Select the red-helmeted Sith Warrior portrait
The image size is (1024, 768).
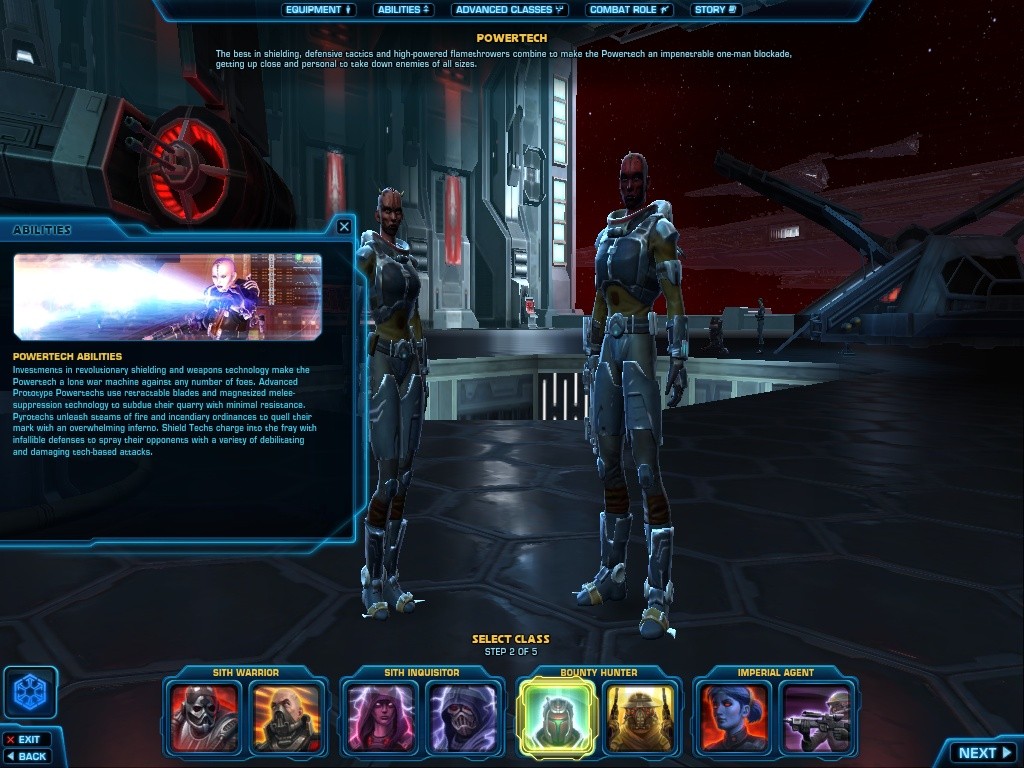point(204,716)
